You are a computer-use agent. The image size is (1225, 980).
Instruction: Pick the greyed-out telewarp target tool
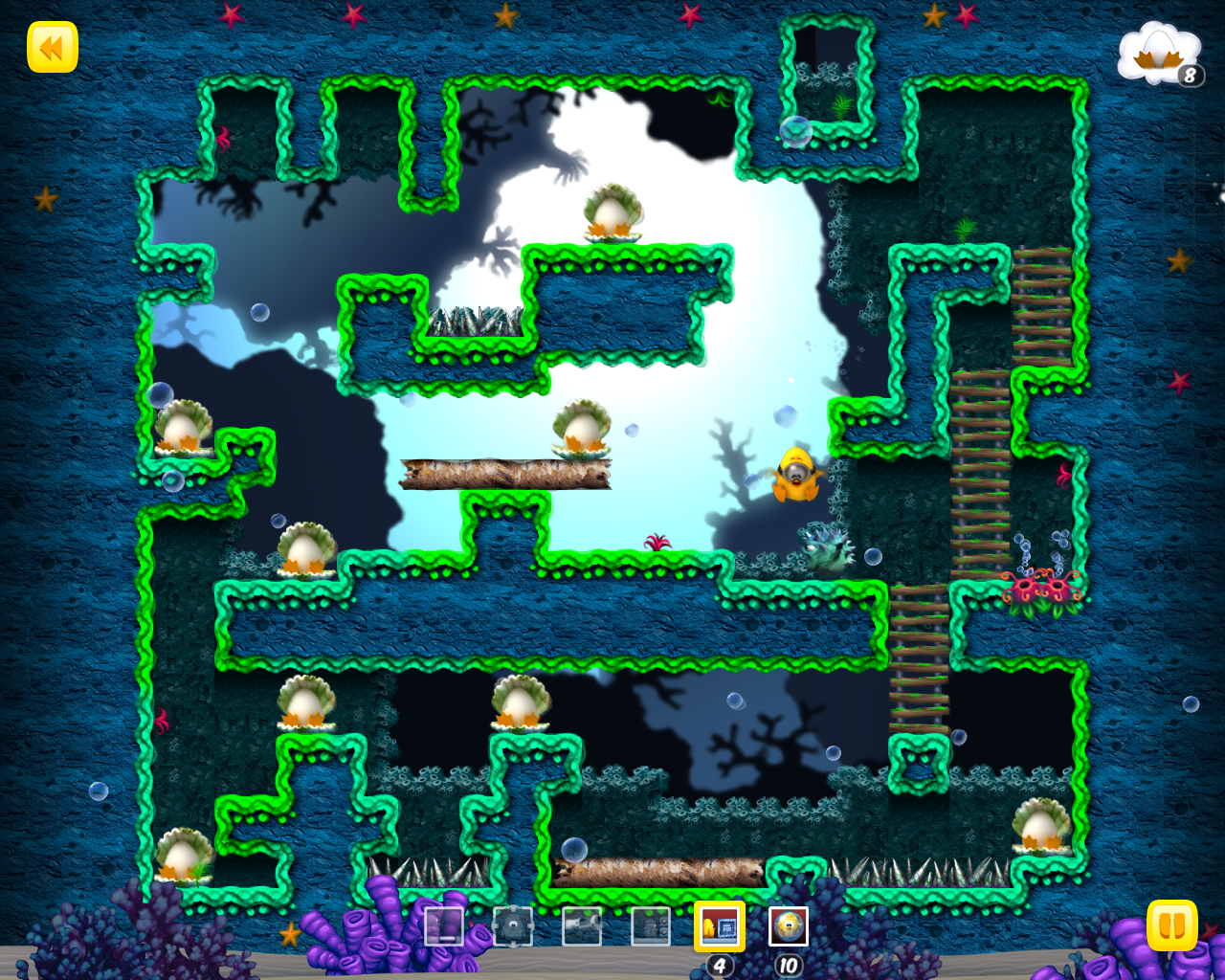[x=513, y=926]
